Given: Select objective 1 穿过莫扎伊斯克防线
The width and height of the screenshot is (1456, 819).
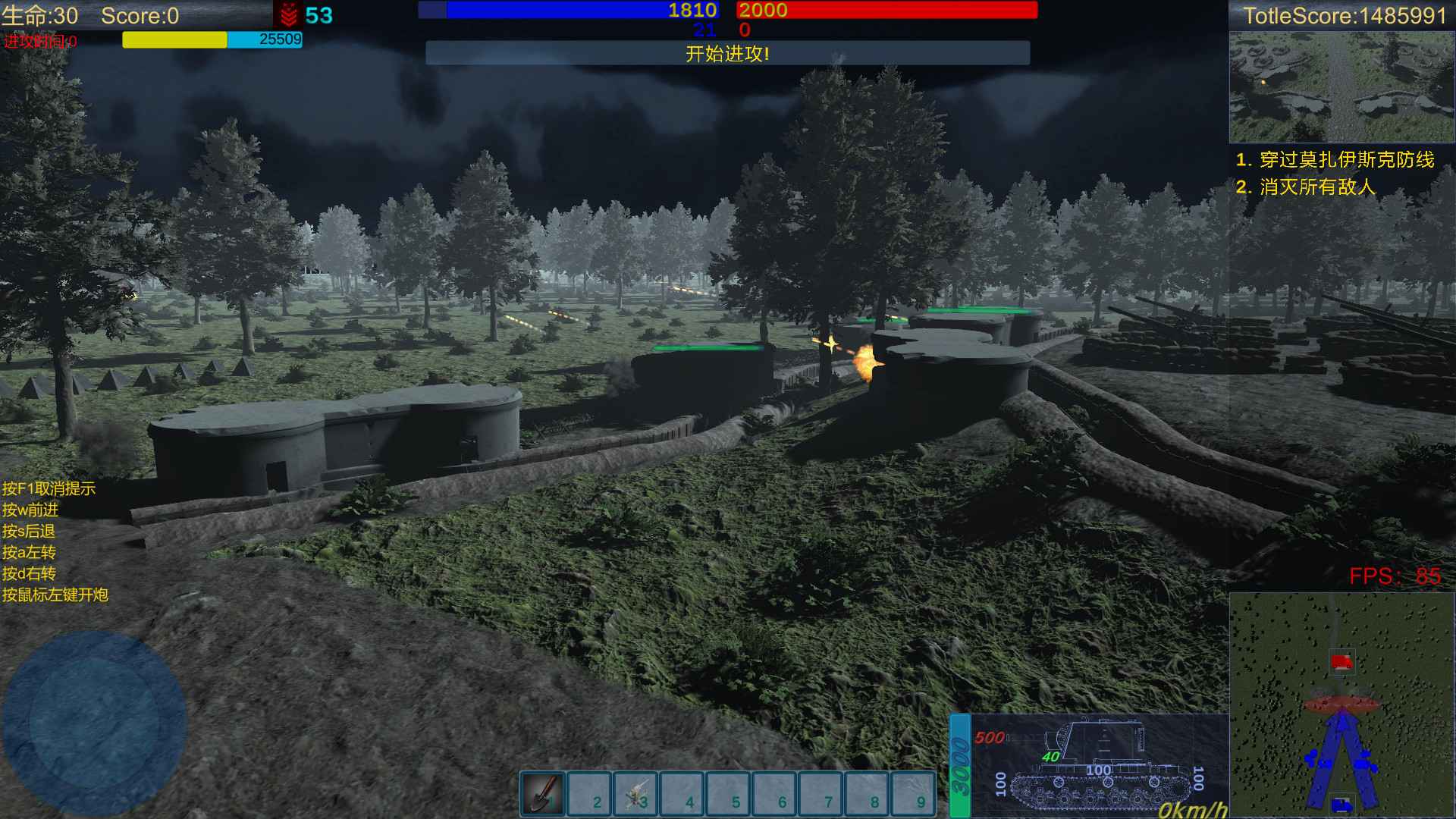Looking at the screenshot, I should [1336, 161].
